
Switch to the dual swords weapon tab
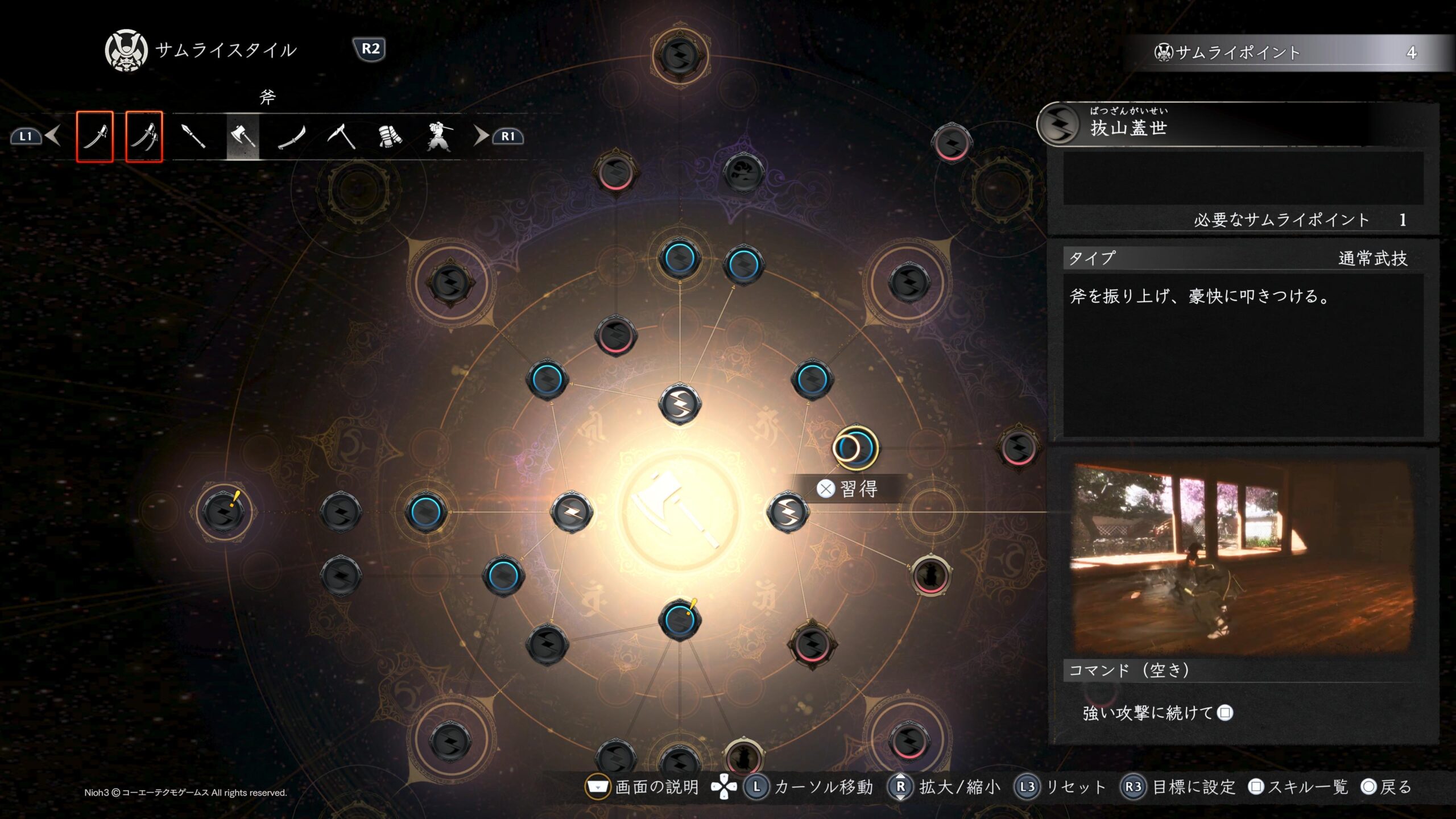pos(144,136)
